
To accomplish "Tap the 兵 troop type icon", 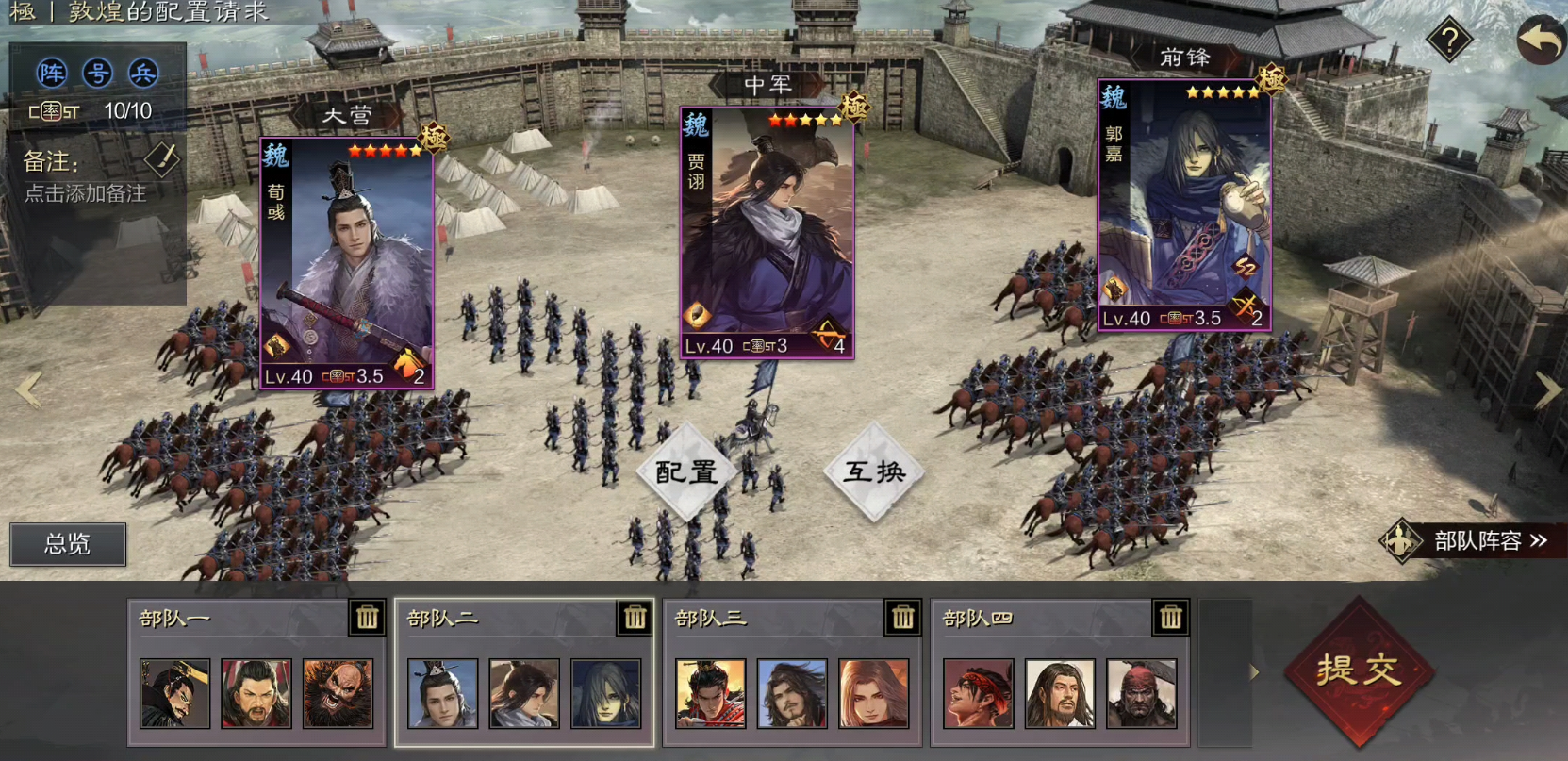I will point(143,73).
